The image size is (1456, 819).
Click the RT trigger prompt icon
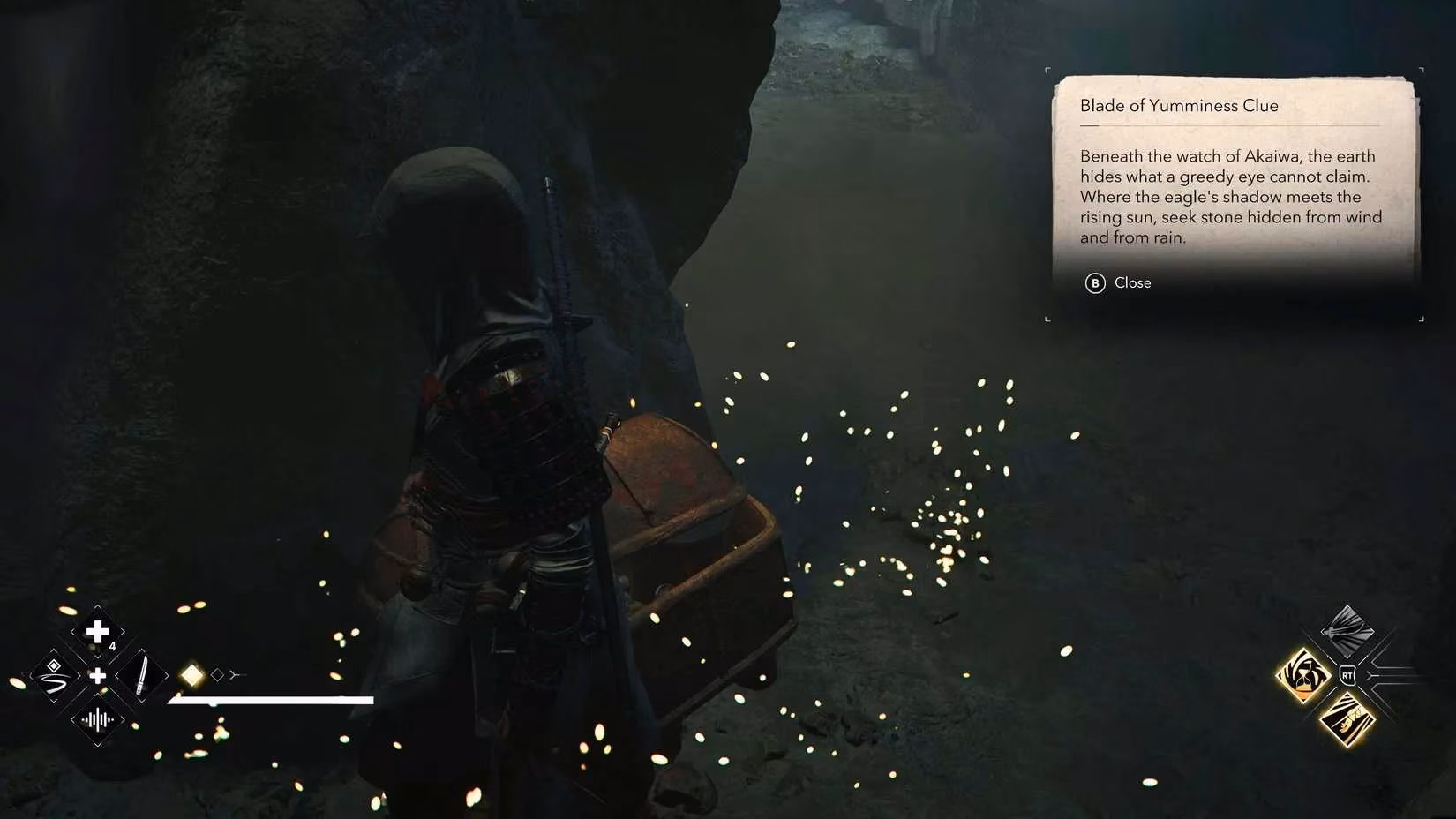[x=1347, y=674]
